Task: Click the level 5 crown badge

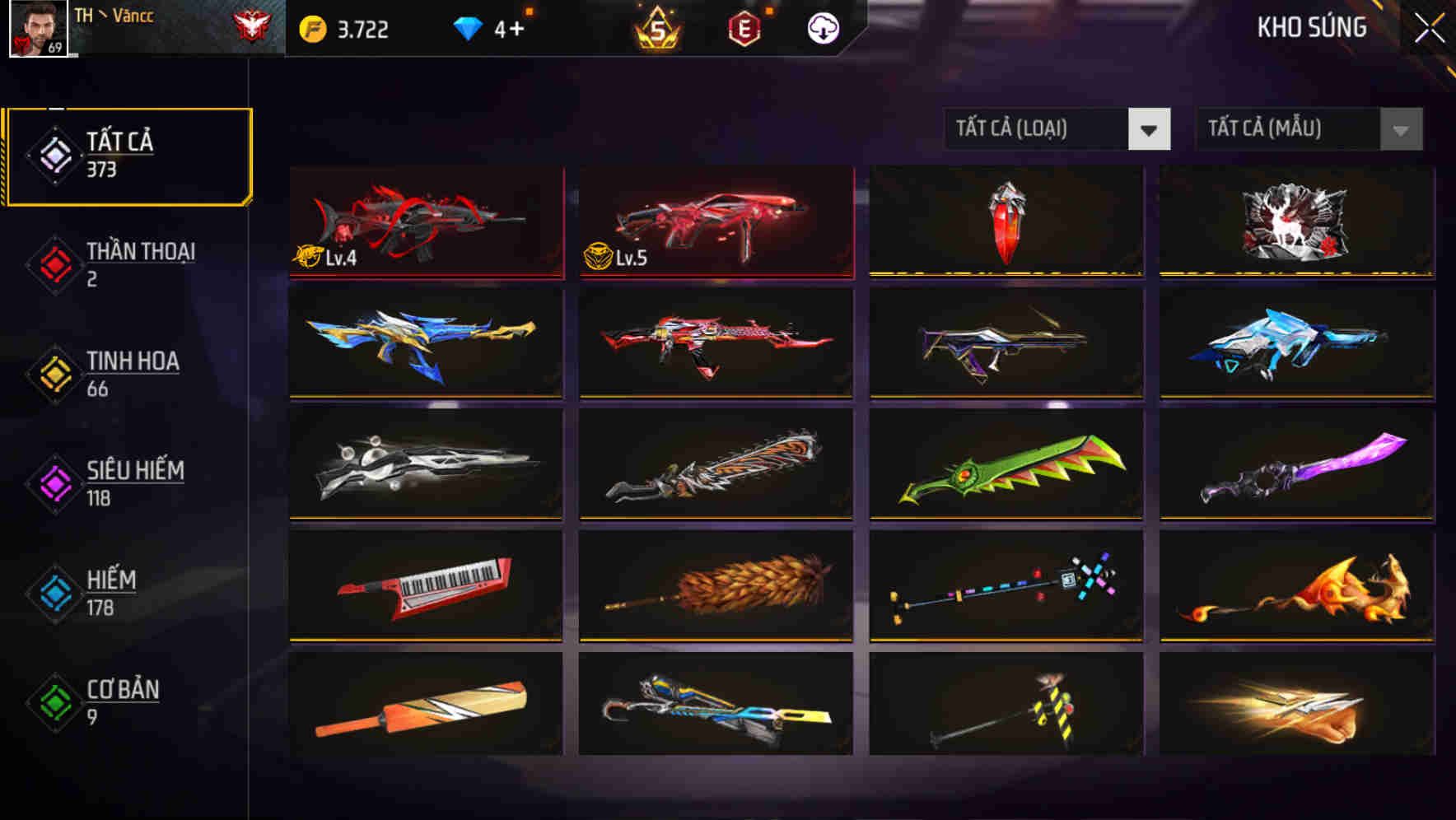Action: coord(655,27)
